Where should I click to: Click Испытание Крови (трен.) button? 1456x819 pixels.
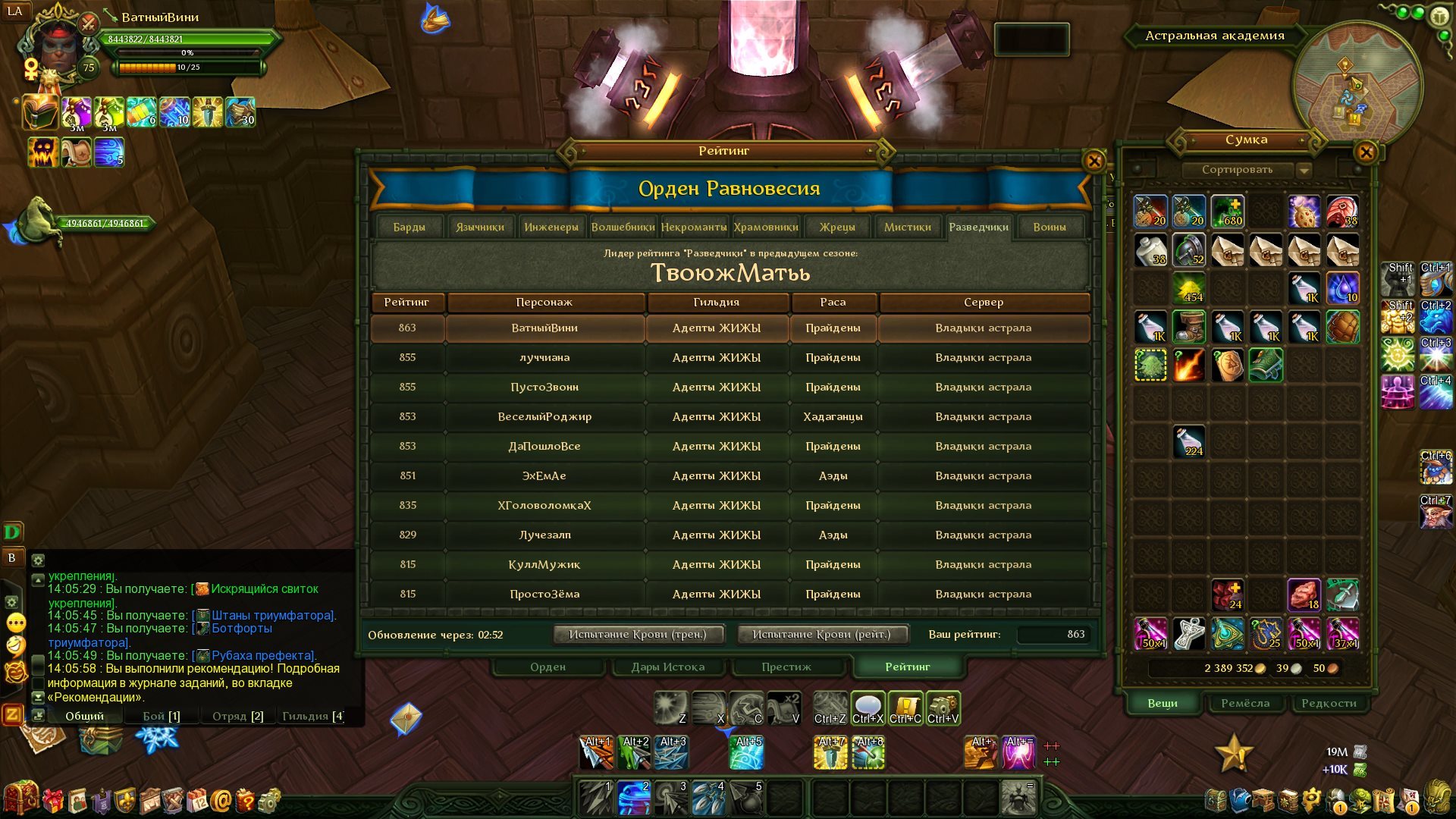[637, 634]
